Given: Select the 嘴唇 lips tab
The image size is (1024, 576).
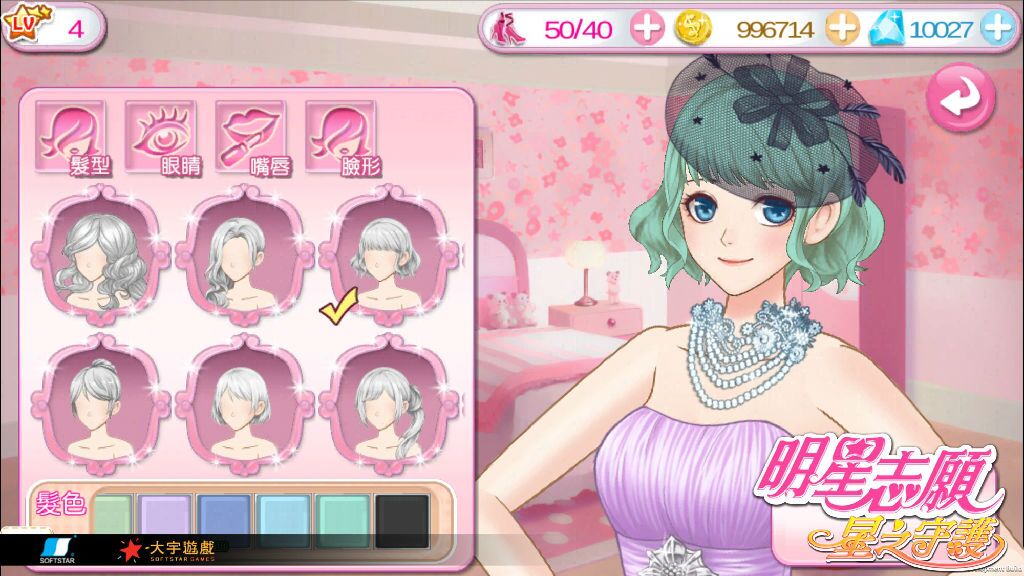Looking at the screenshot, I should [x=251, y=135].
